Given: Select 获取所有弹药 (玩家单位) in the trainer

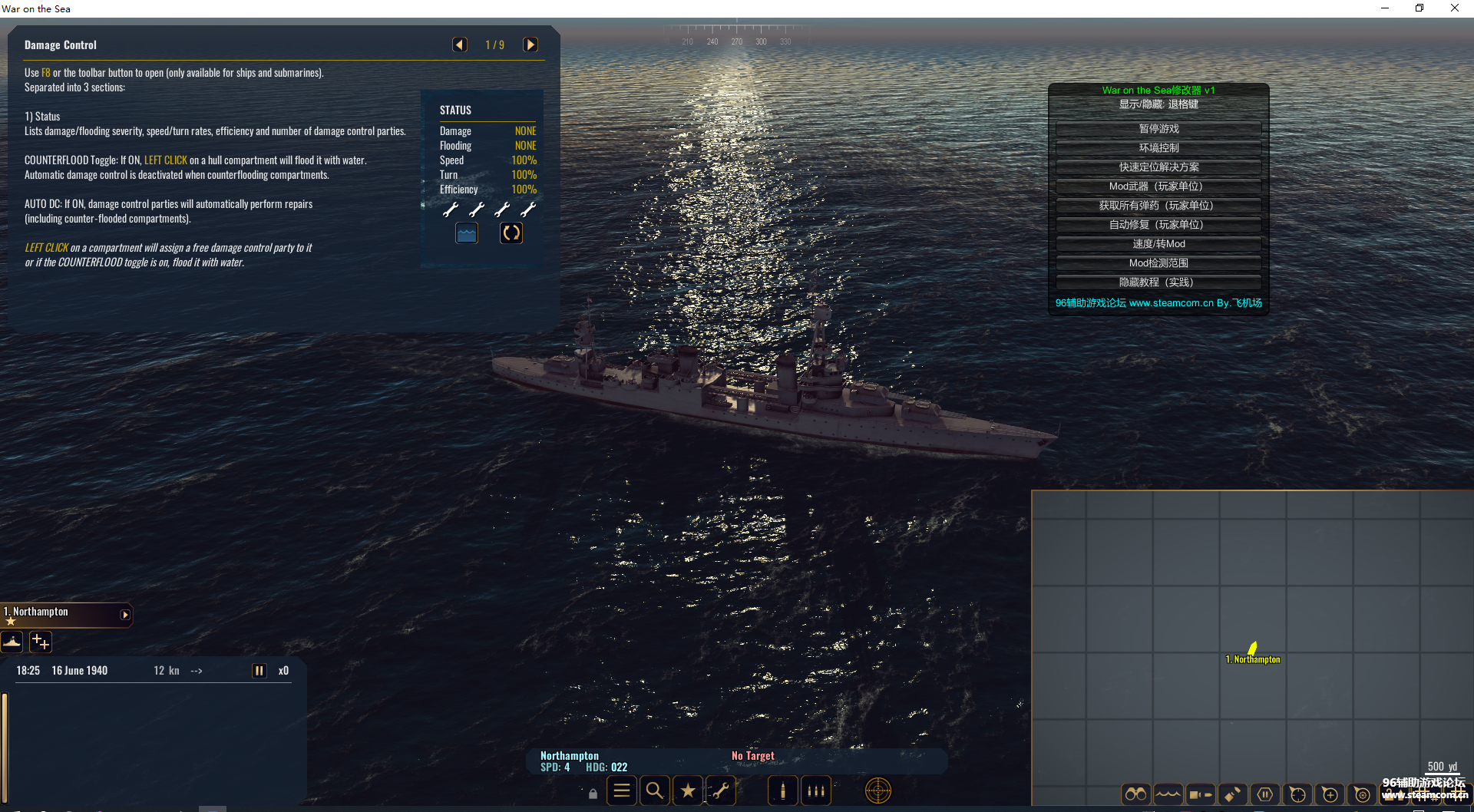Looking at the screenshot, I should tap(1158, 206).
